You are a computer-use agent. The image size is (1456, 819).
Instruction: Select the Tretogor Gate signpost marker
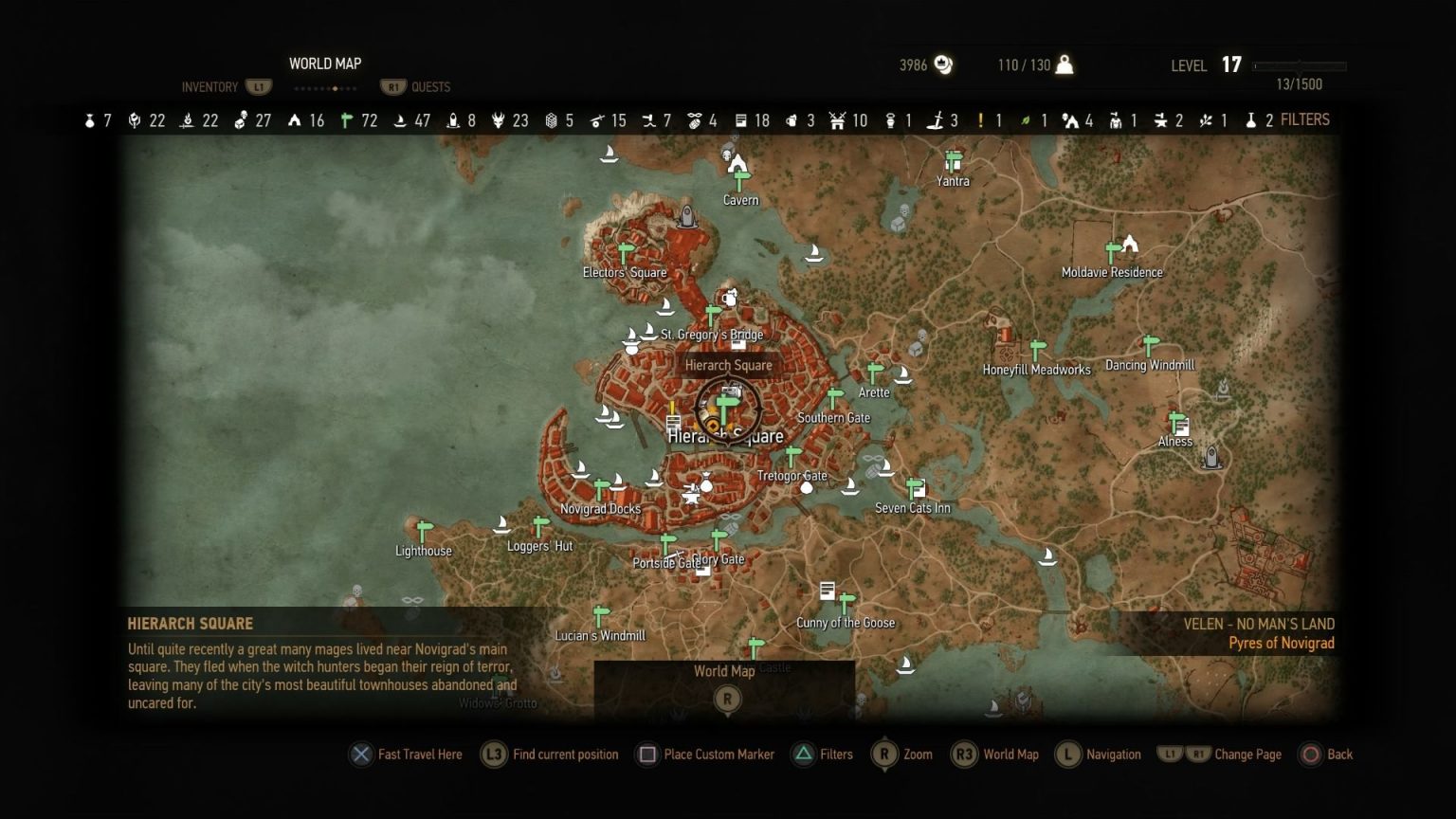point(793,457)
